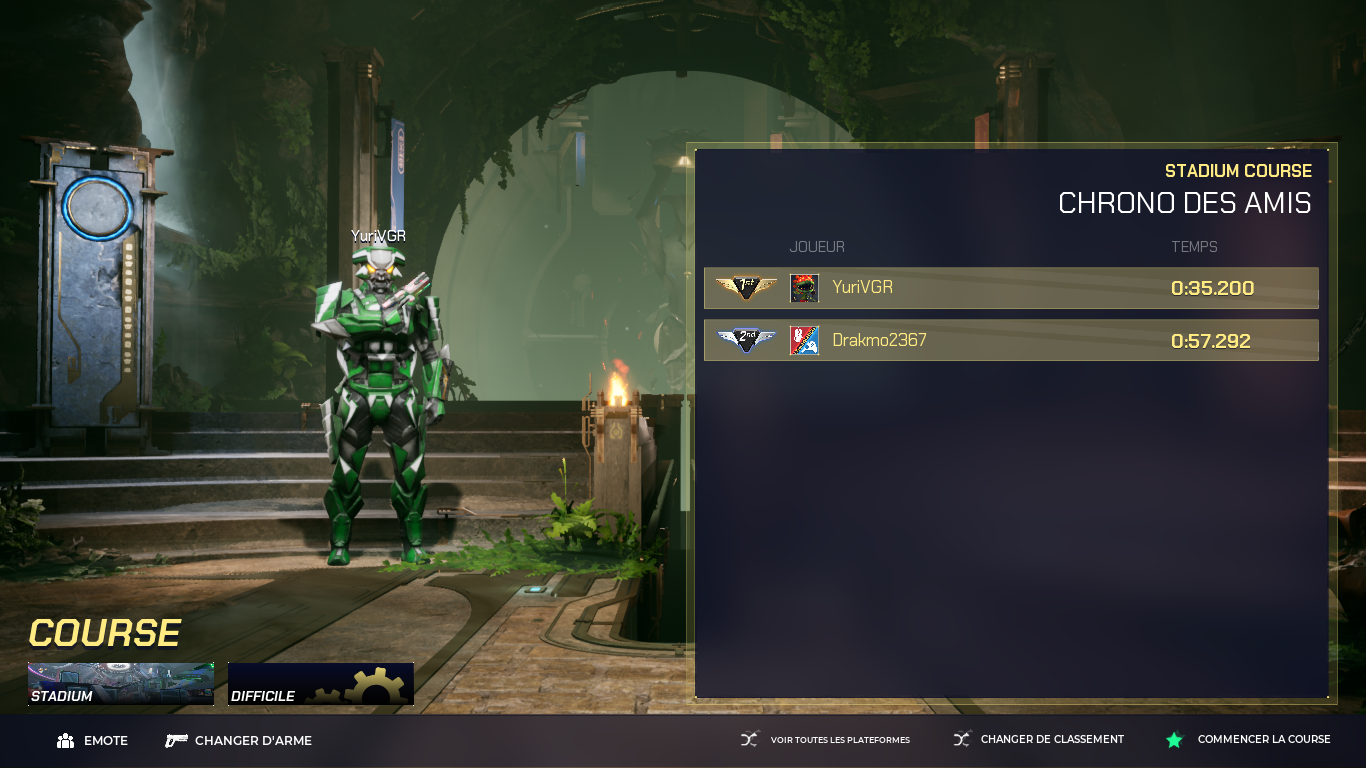This screenshot has width=1366, height=768.
Task: Start the race with Commencer la course
Action: pyautogui.click(x=1248, y=740)
